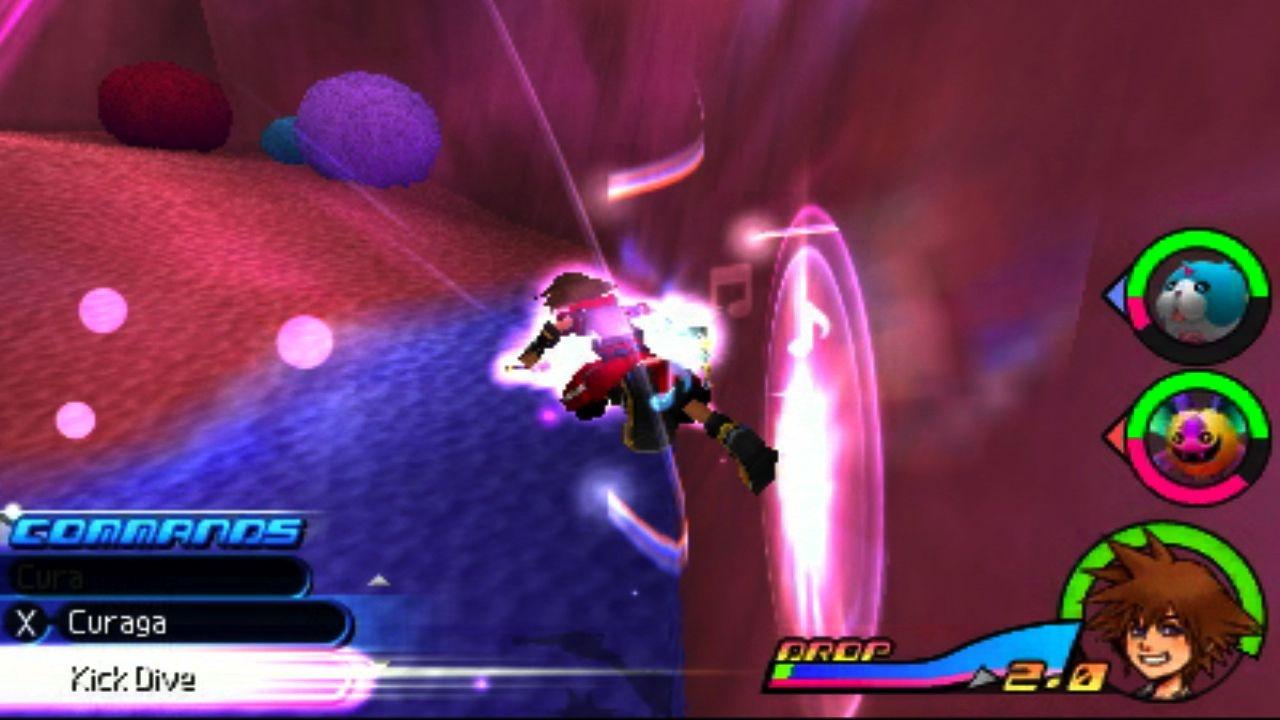Click the blue cat Spirit portrait
Screen dimensions: 1280x720
1195,294
